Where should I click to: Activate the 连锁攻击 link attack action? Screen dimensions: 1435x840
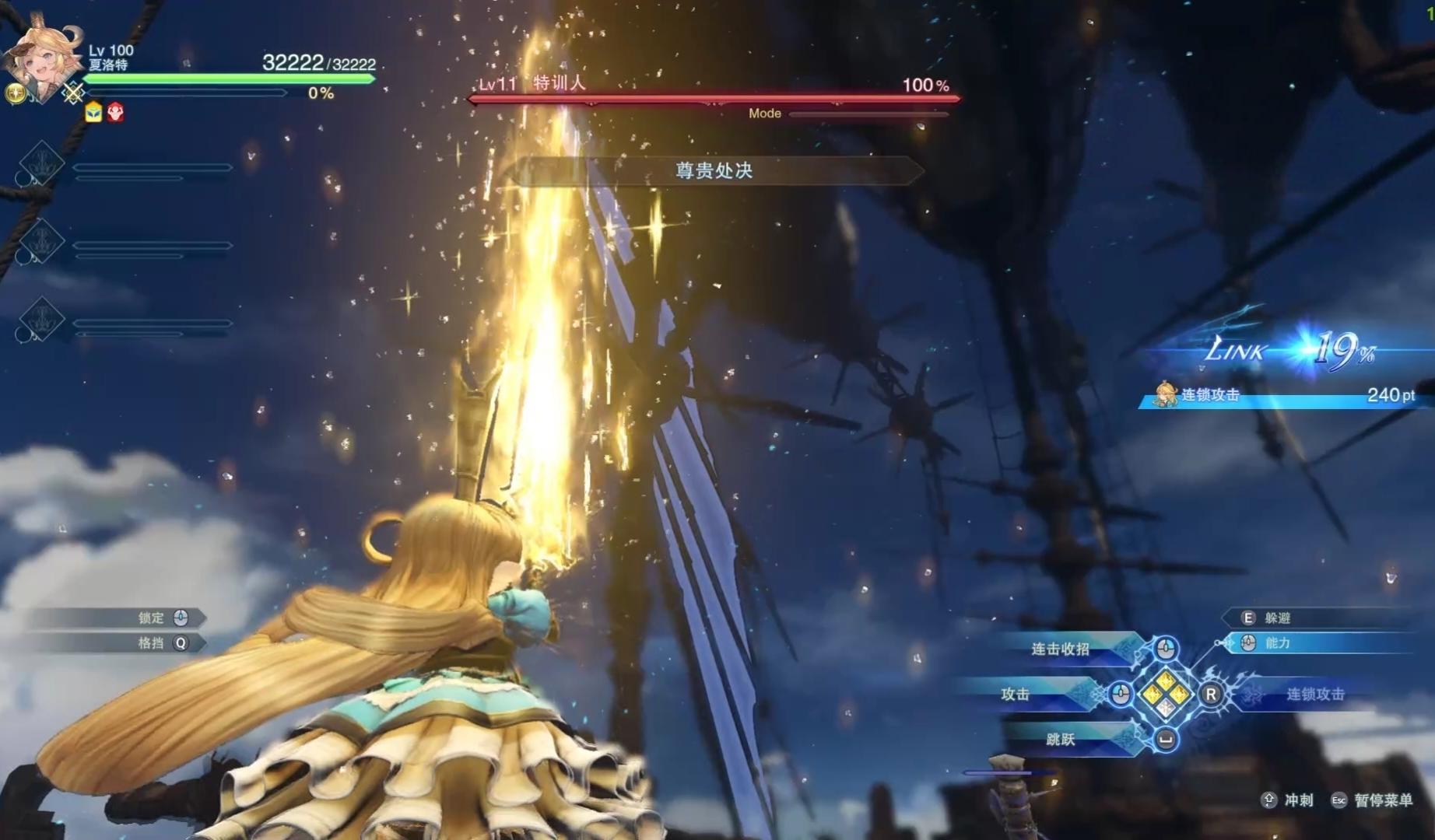tap(1315, 694)
